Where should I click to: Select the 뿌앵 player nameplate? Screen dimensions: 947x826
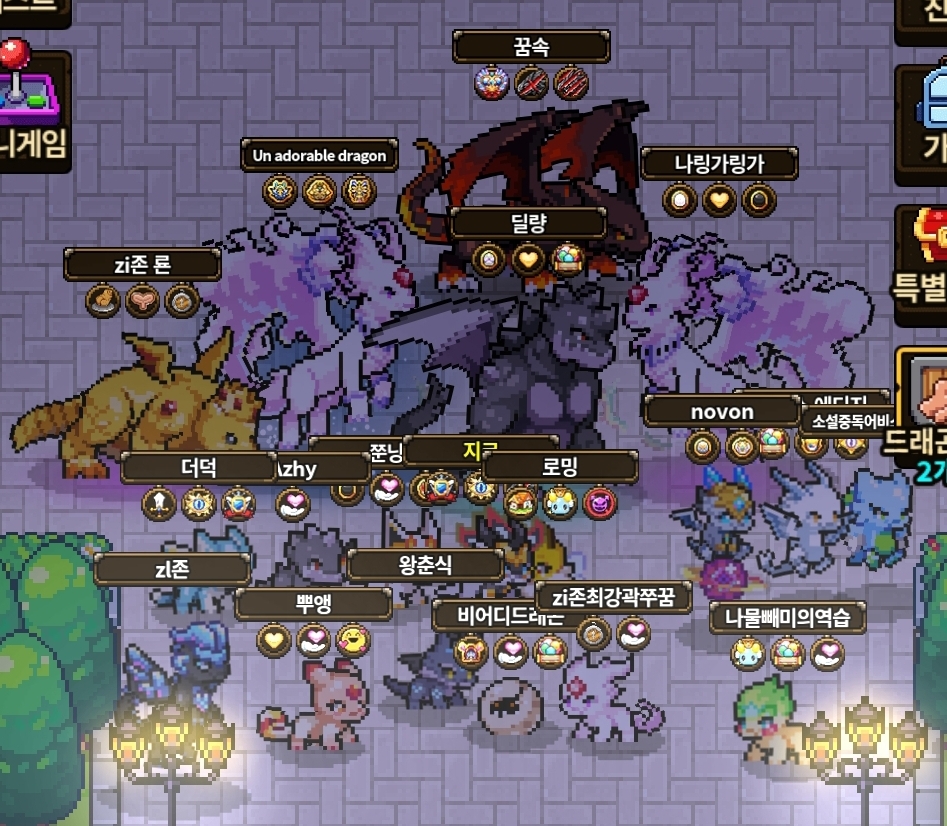pos(314,604)
